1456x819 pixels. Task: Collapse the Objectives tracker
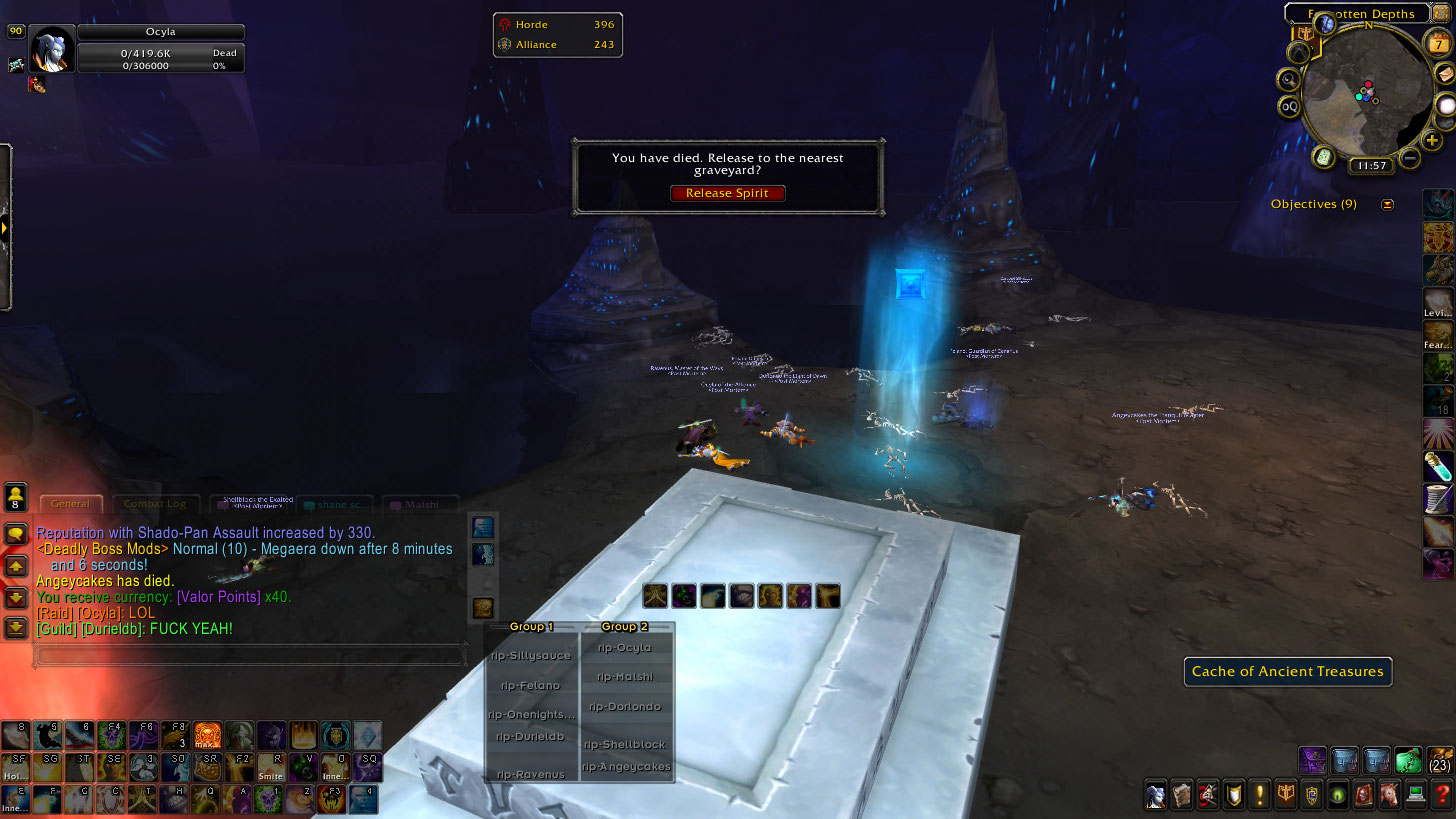[1387, 204]
